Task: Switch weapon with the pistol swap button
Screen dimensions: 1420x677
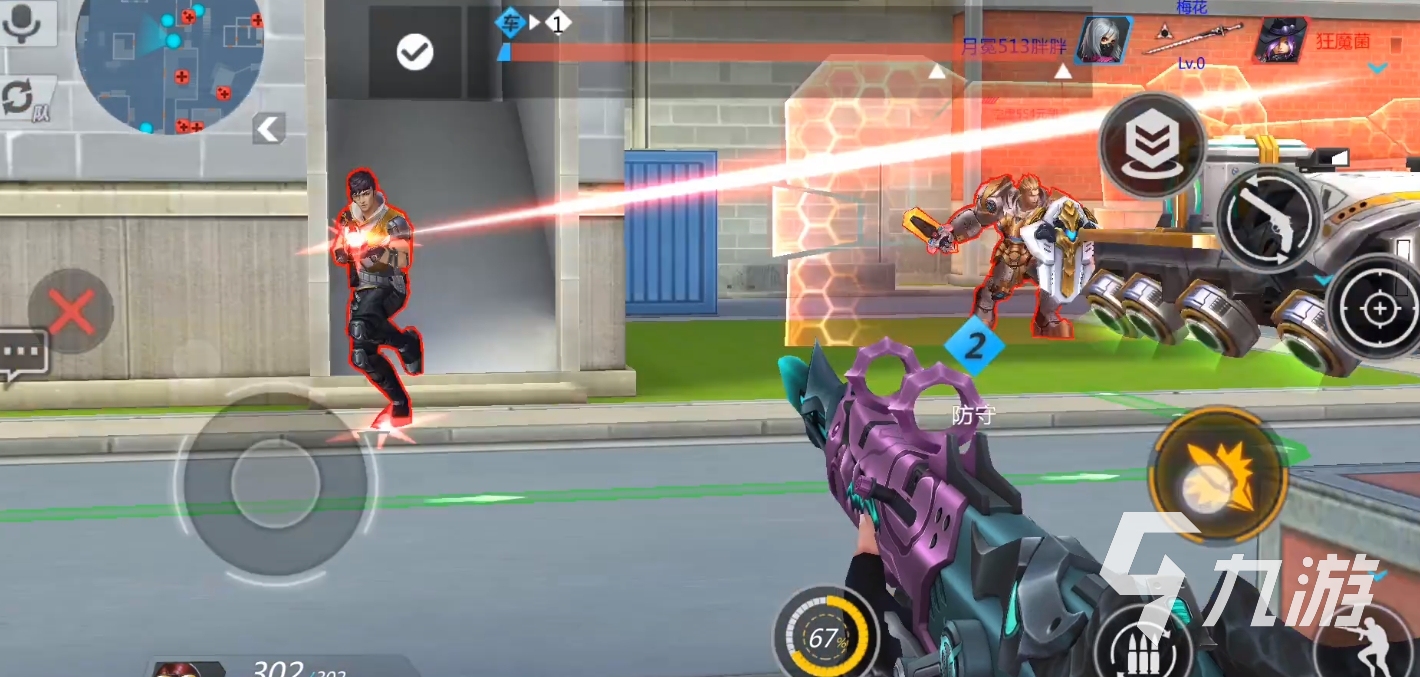Action: [x=1268, y=218]
